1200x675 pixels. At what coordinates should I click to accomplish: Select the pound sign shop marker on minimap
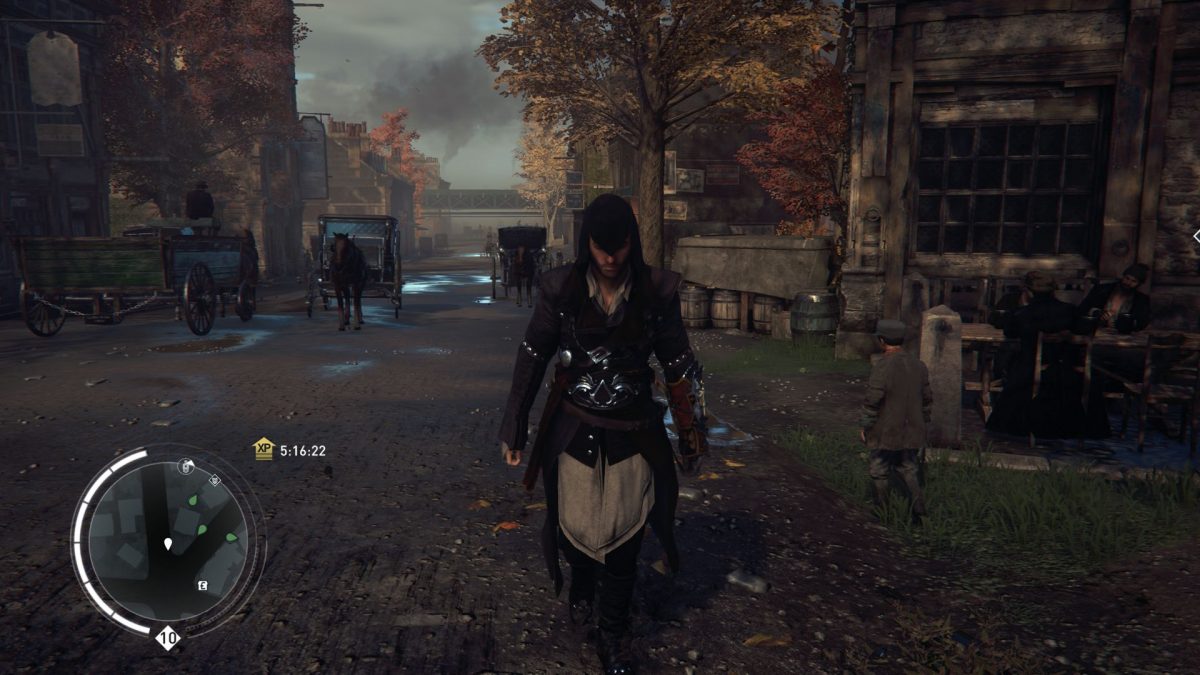203,585
